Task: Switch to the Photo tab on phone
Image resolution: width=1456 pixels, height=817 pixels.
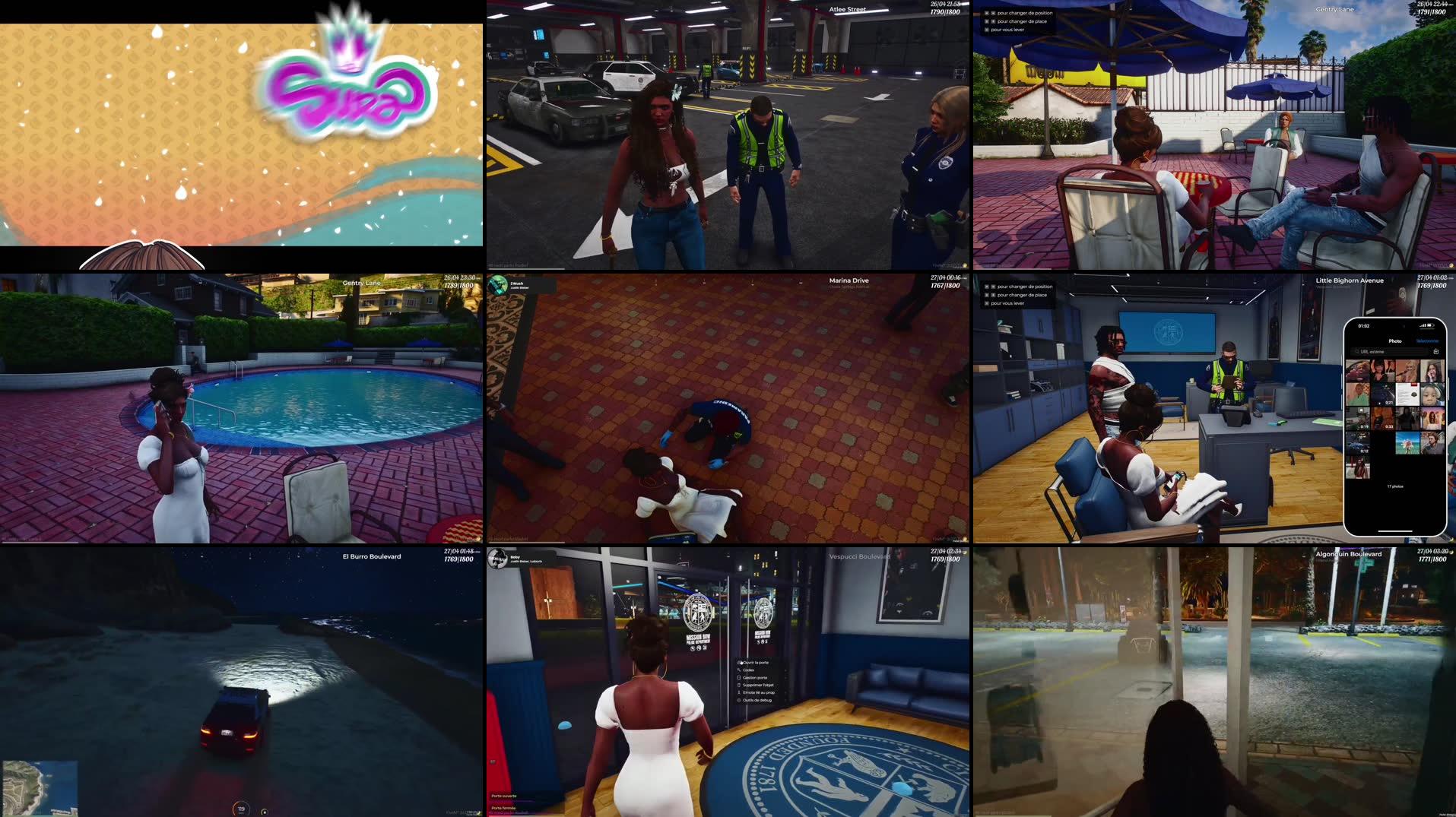Action: (1395, 341)
